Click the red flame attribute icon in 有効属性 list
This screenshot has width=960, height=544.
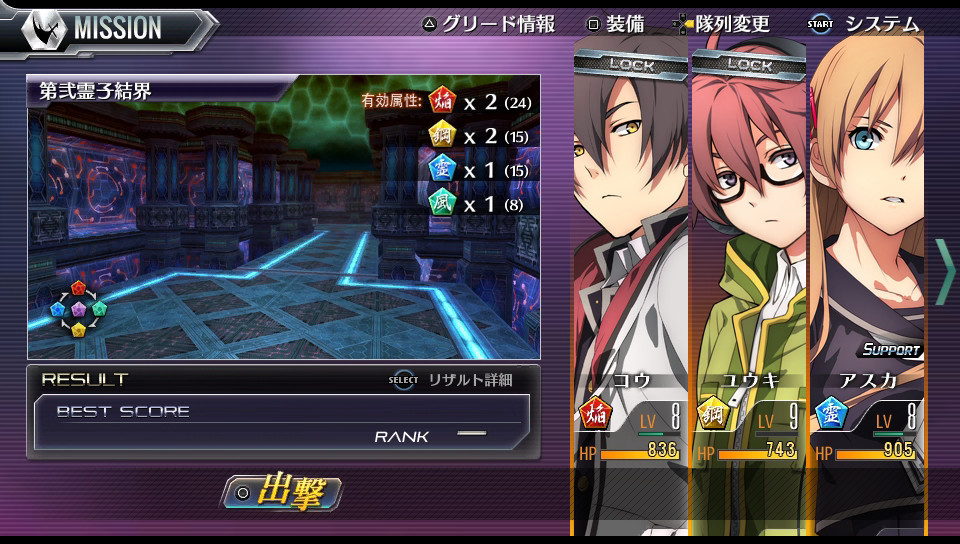pos(441,100)
